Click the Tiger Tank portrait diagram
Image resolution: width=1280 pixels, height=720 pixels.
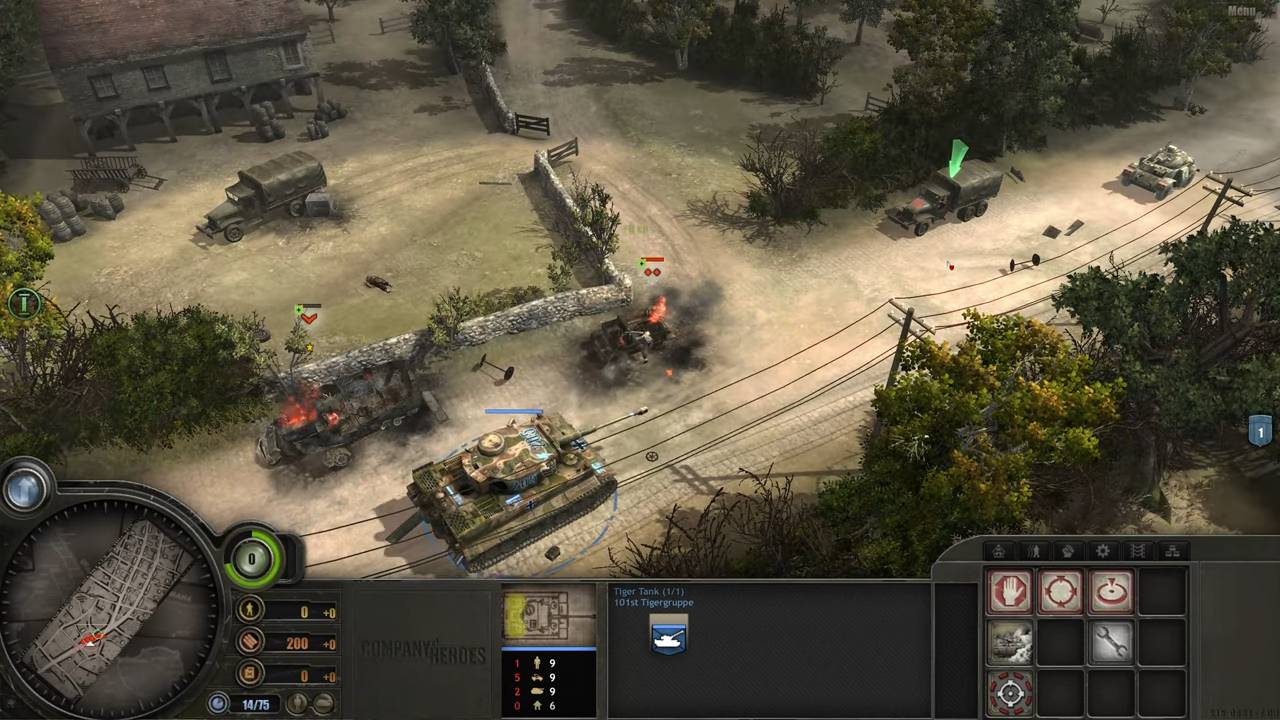pyautogui.click(x=548, y=614)
